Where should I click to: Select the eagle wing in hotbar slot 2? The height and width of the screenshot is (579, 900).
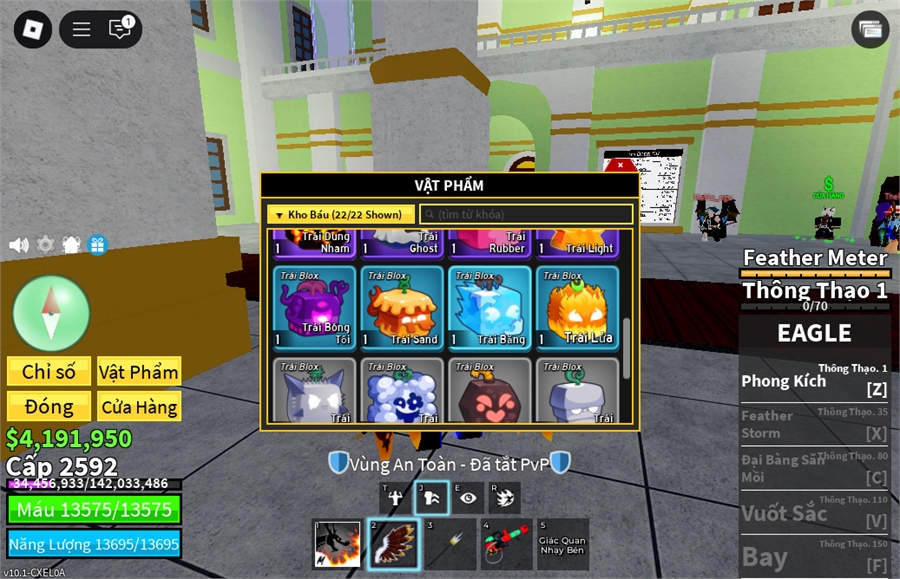[393, 544]
